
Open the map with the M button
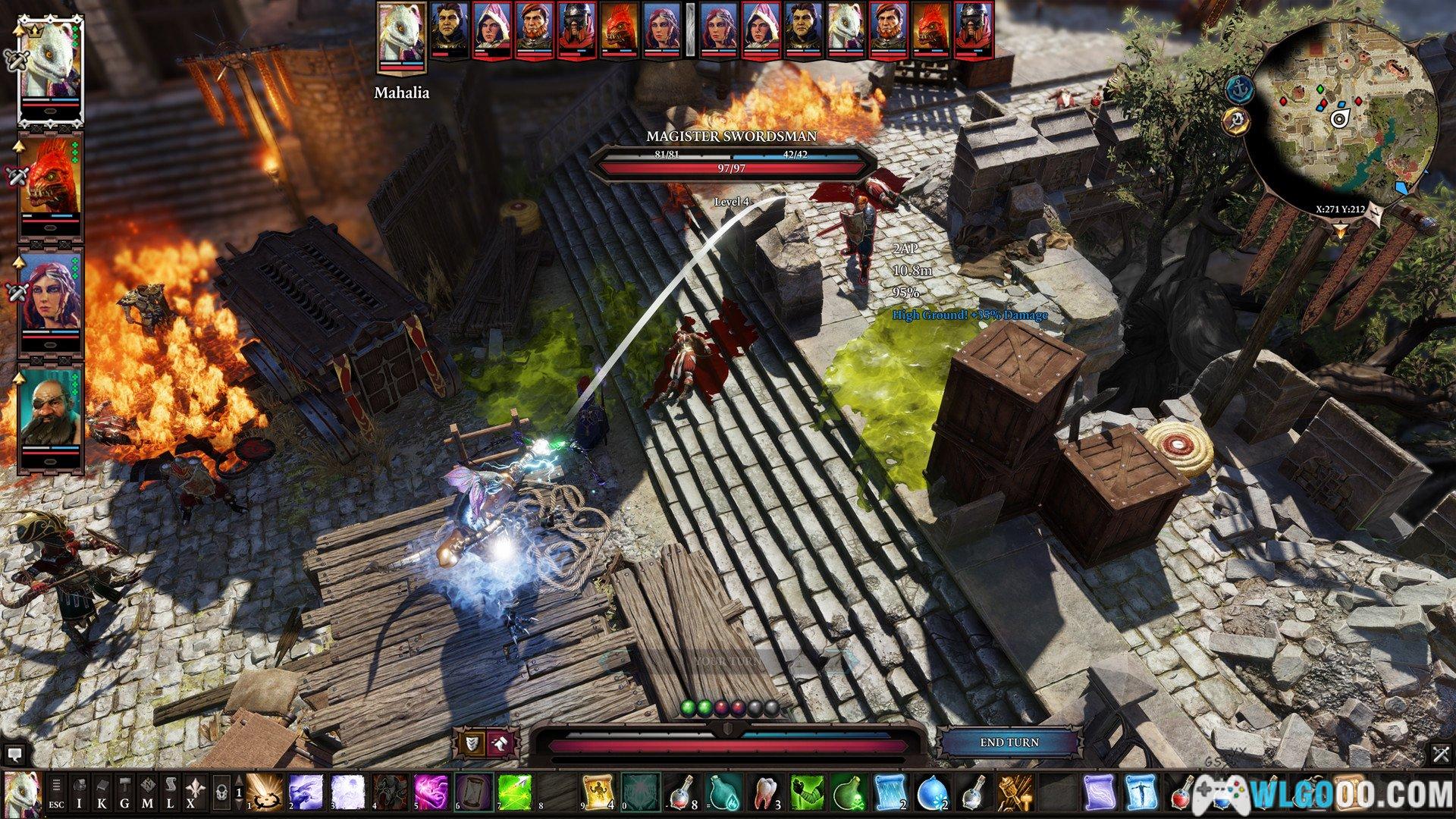tap(149, 792)
